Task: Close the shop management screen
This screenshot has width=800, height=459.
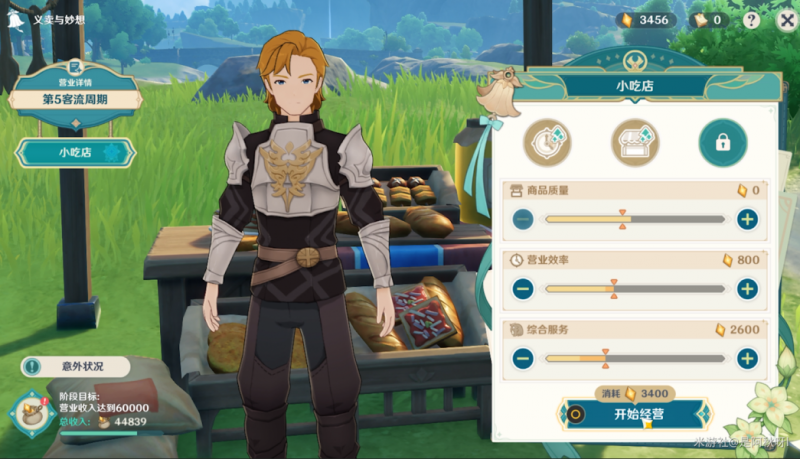Action: pos(786,20)
